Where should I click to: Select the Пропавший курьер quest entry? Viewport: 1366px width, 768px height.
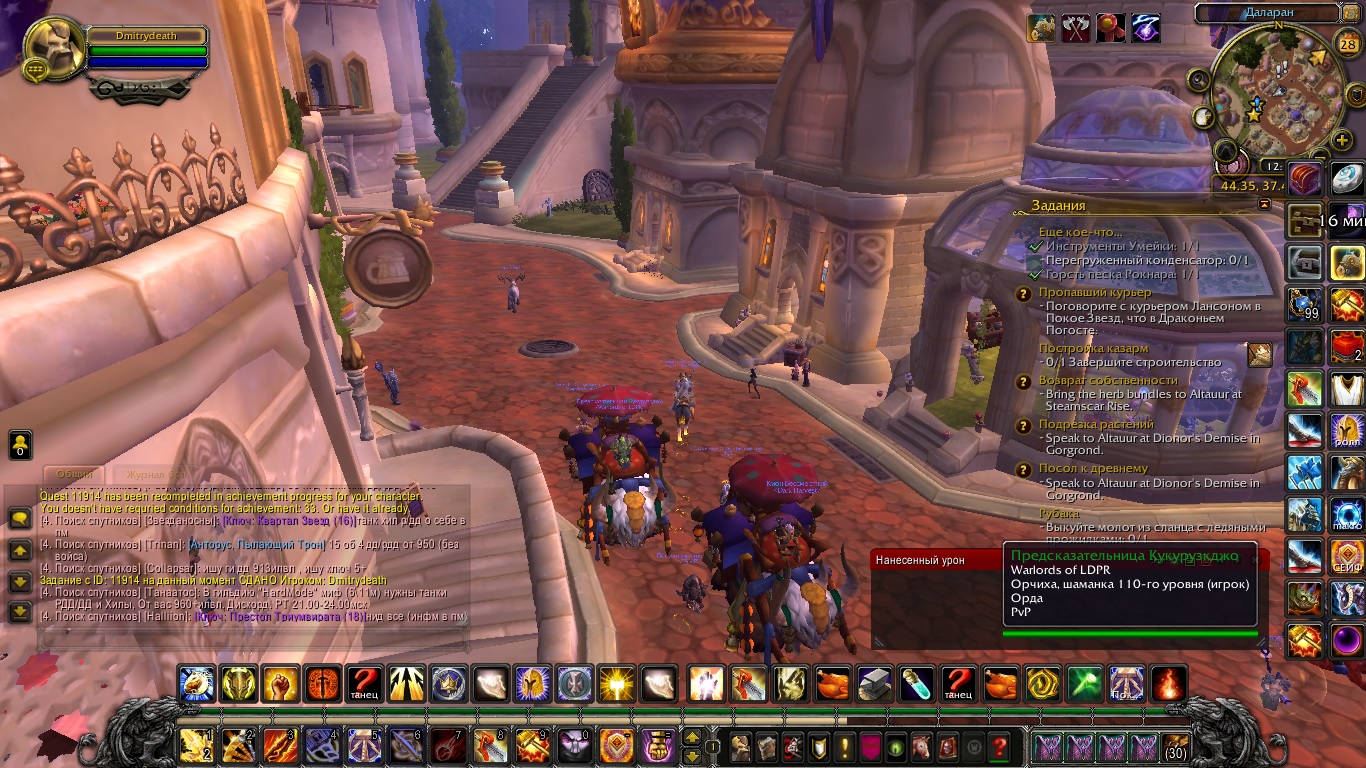pyautogui.click(x=1094, y=292)
